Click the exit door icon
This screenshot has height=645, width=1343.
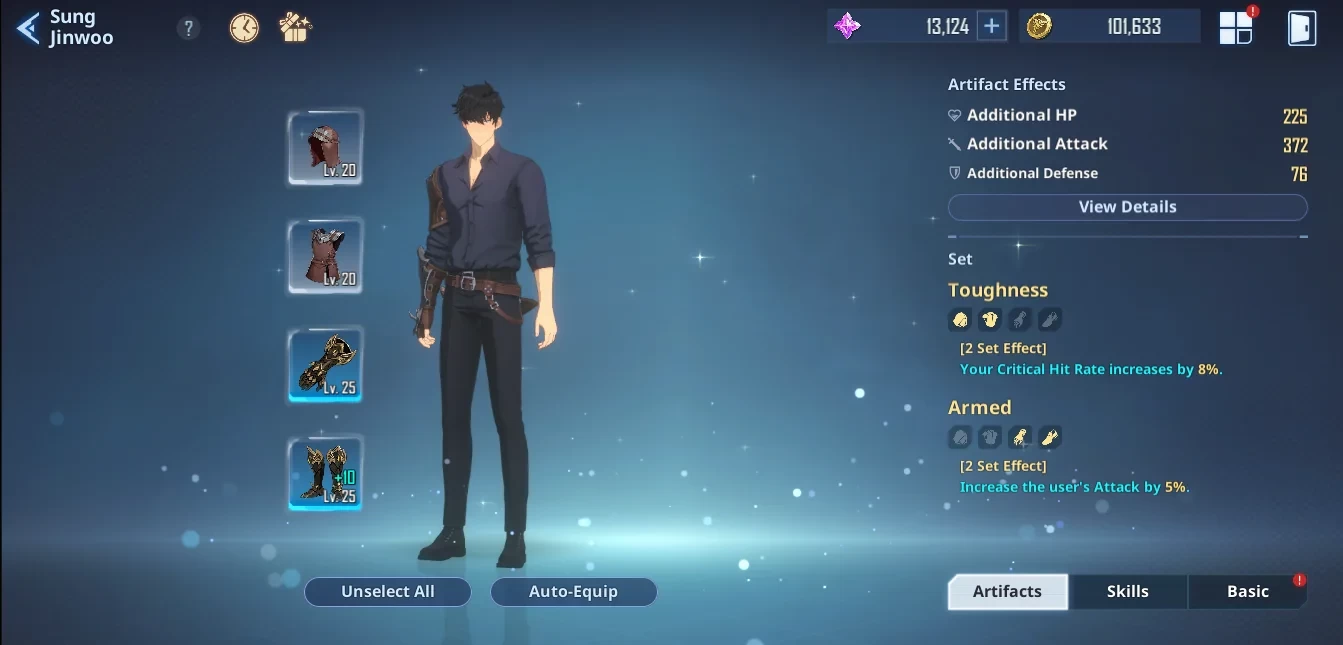(1301, 27)
